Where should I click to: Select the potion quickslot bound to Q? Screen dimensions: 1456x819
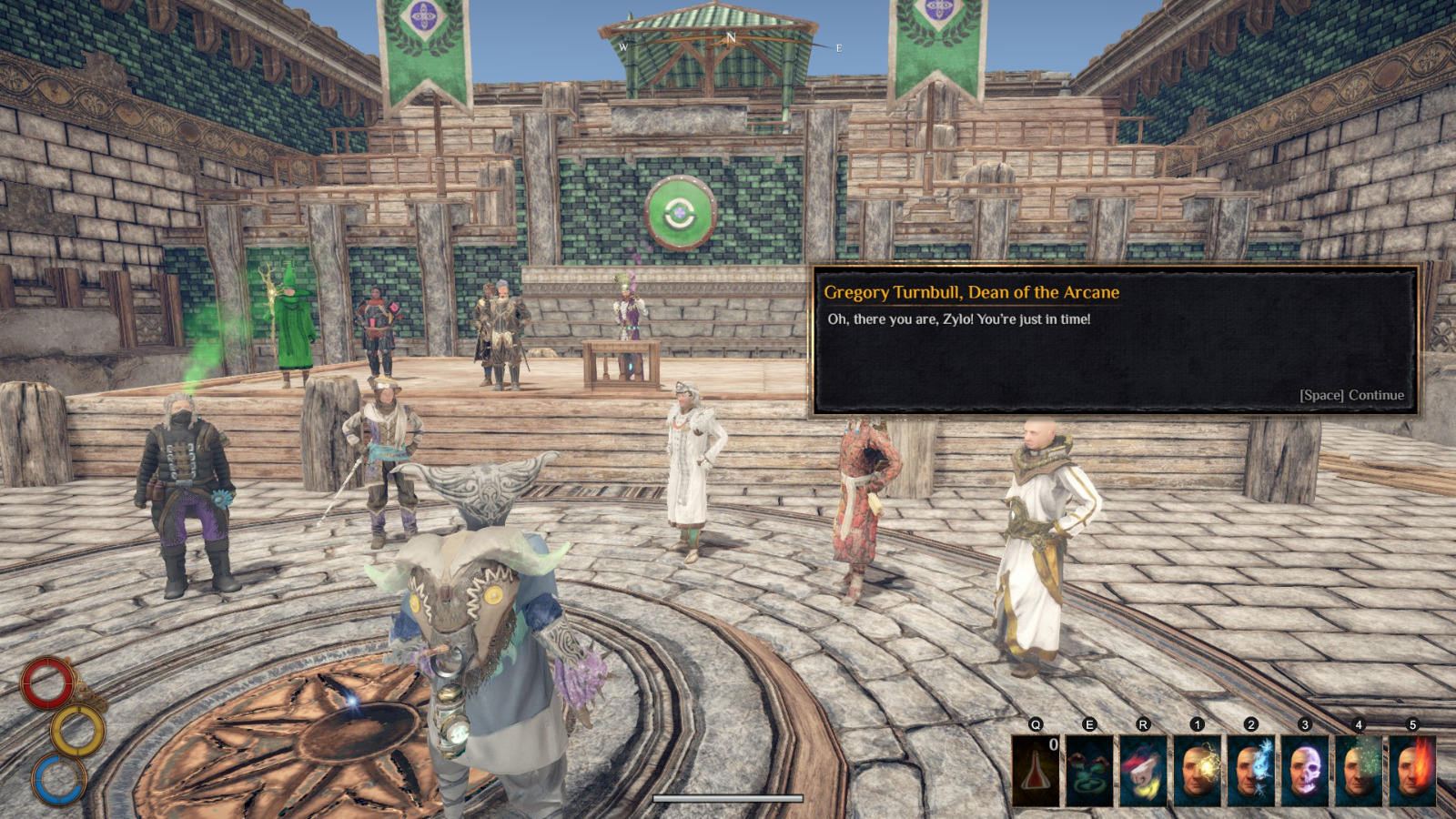1036,769
